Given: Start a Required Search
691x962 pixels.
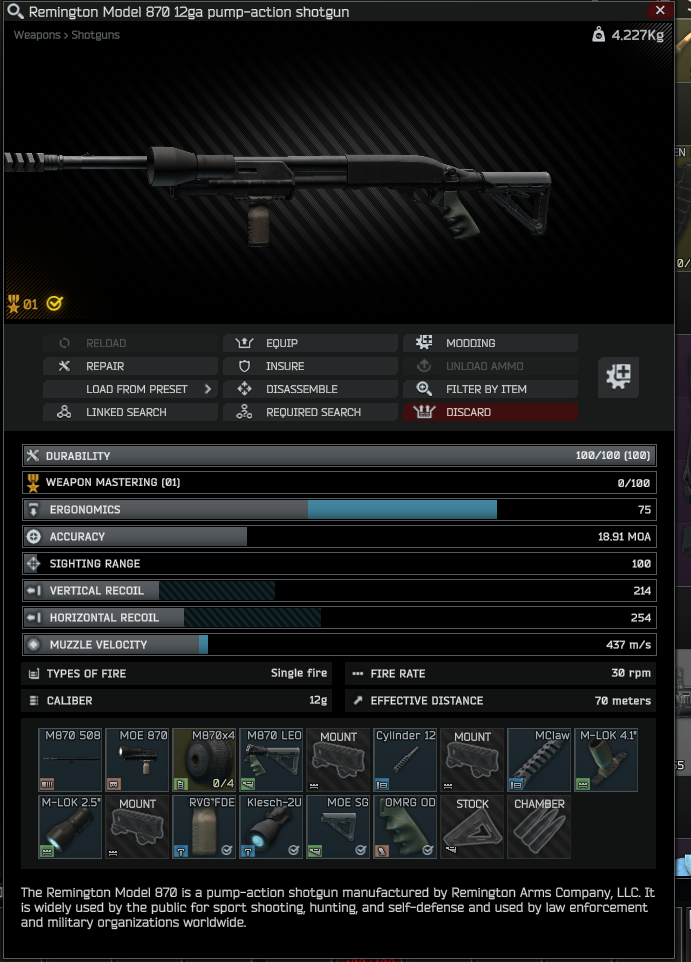Looking at the screenshot, I should pyautogui.click(x=309, y=412).
